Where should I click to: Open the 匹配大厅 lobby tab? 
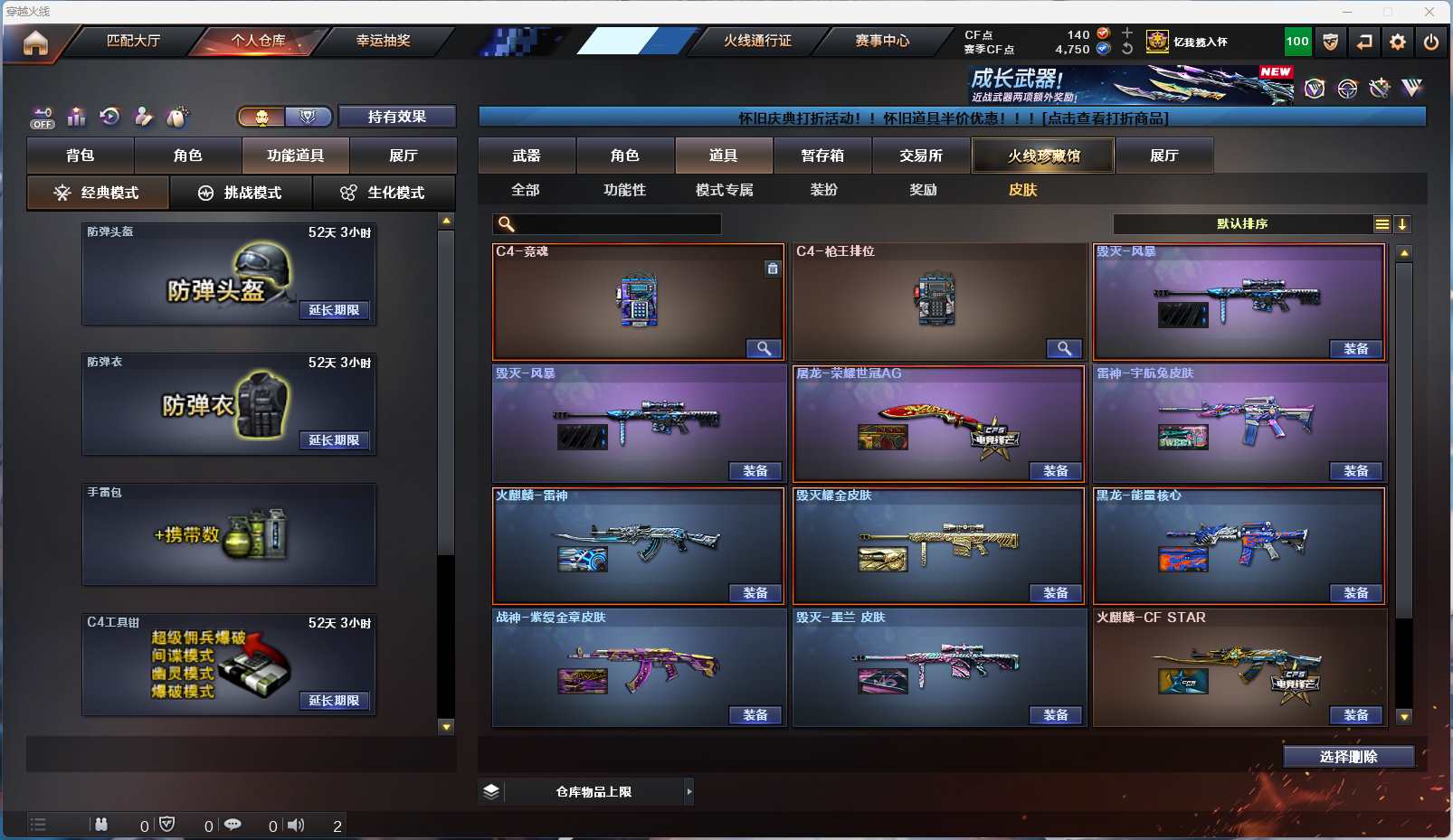click(x=133, y=41)
